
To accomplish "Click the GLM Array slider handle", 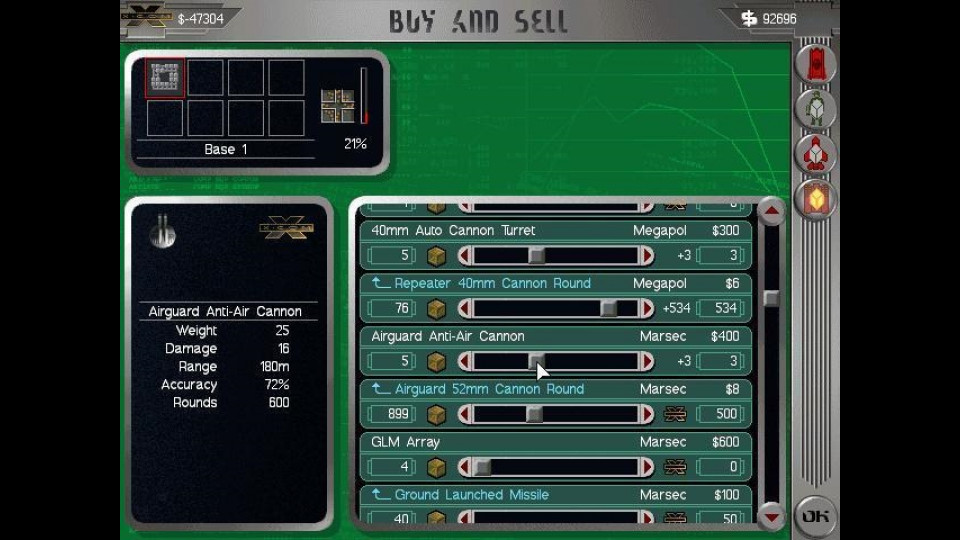I will click(482, 467).
